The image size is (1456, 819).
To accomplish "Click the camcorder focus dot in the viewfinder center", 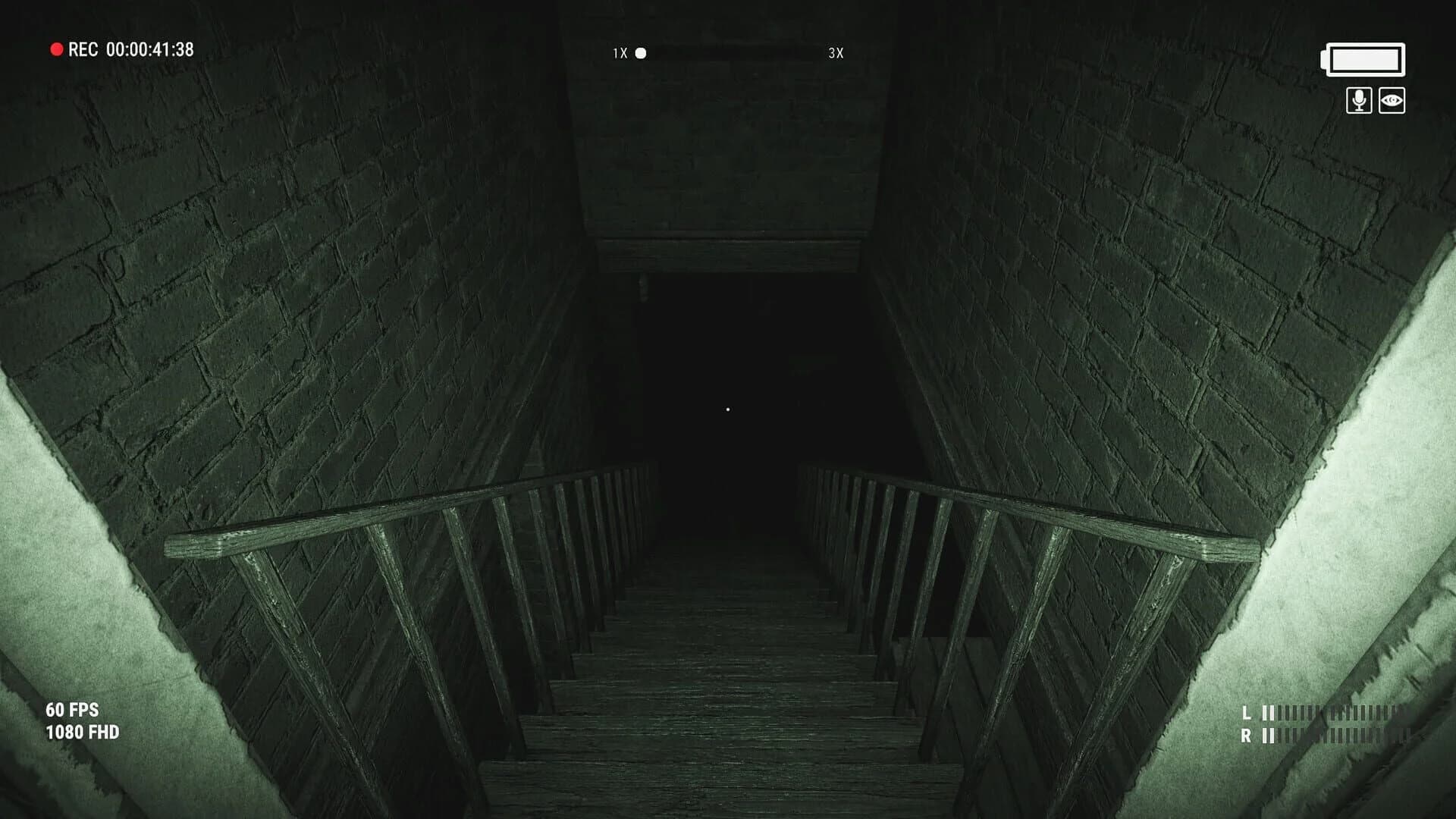I will click(729, 409).
